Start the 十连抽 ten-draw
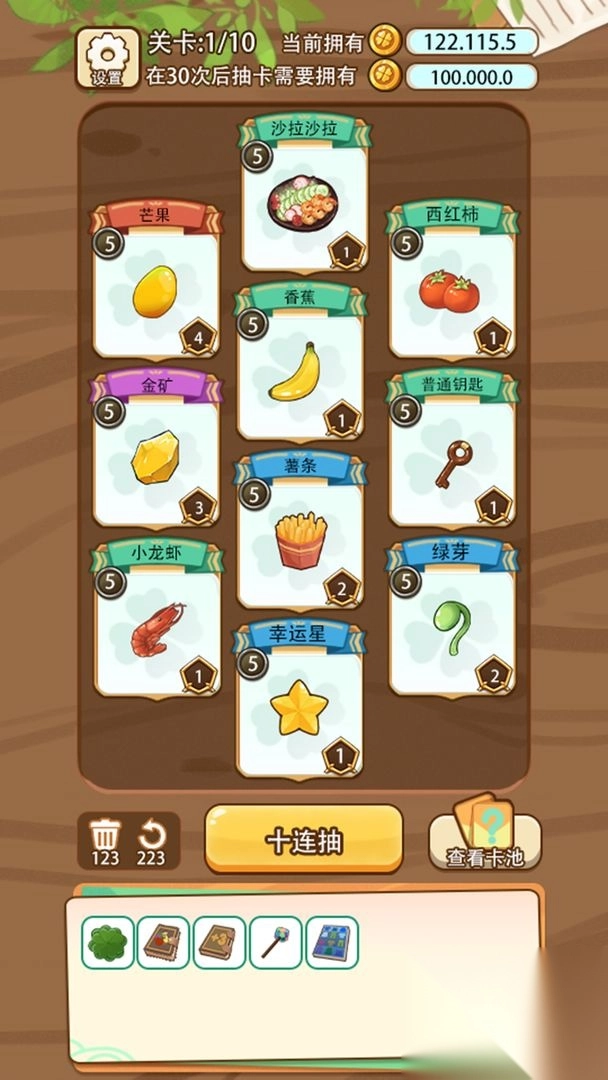This screenshot has height=1080, width=608. point(304,840)
